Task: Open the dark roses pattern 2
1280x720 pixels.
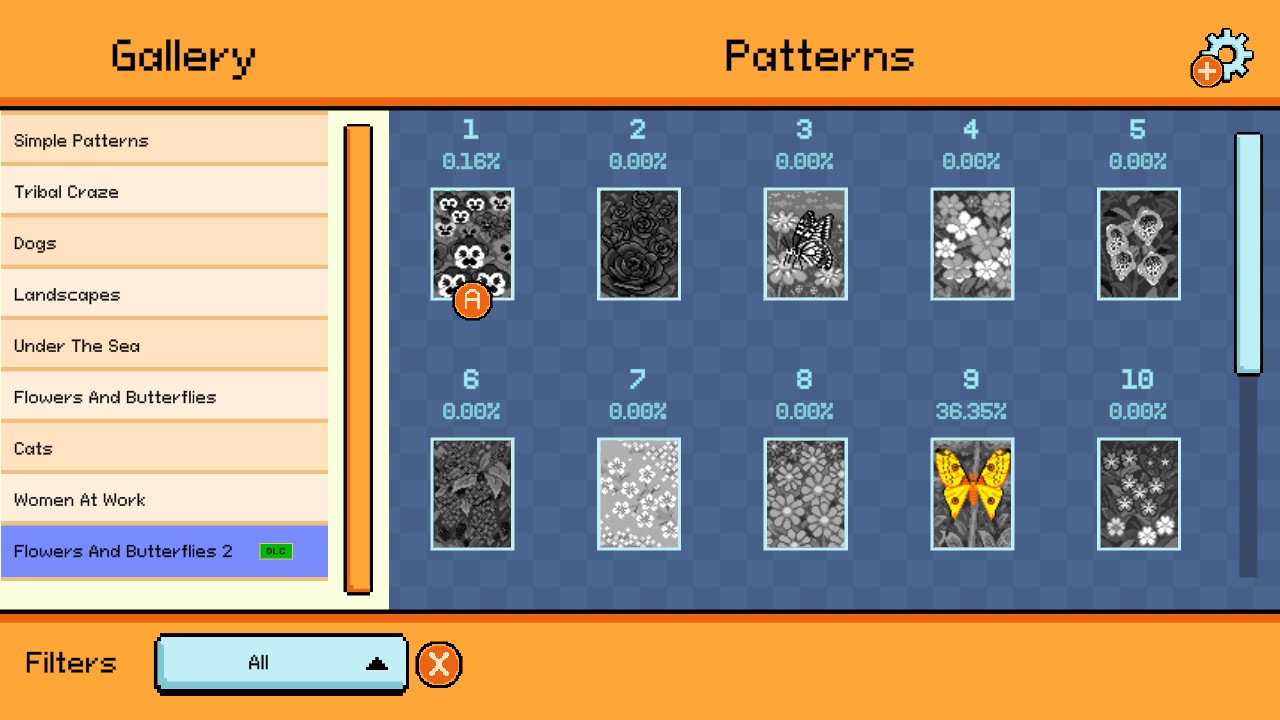Action: tap(637, 243)
